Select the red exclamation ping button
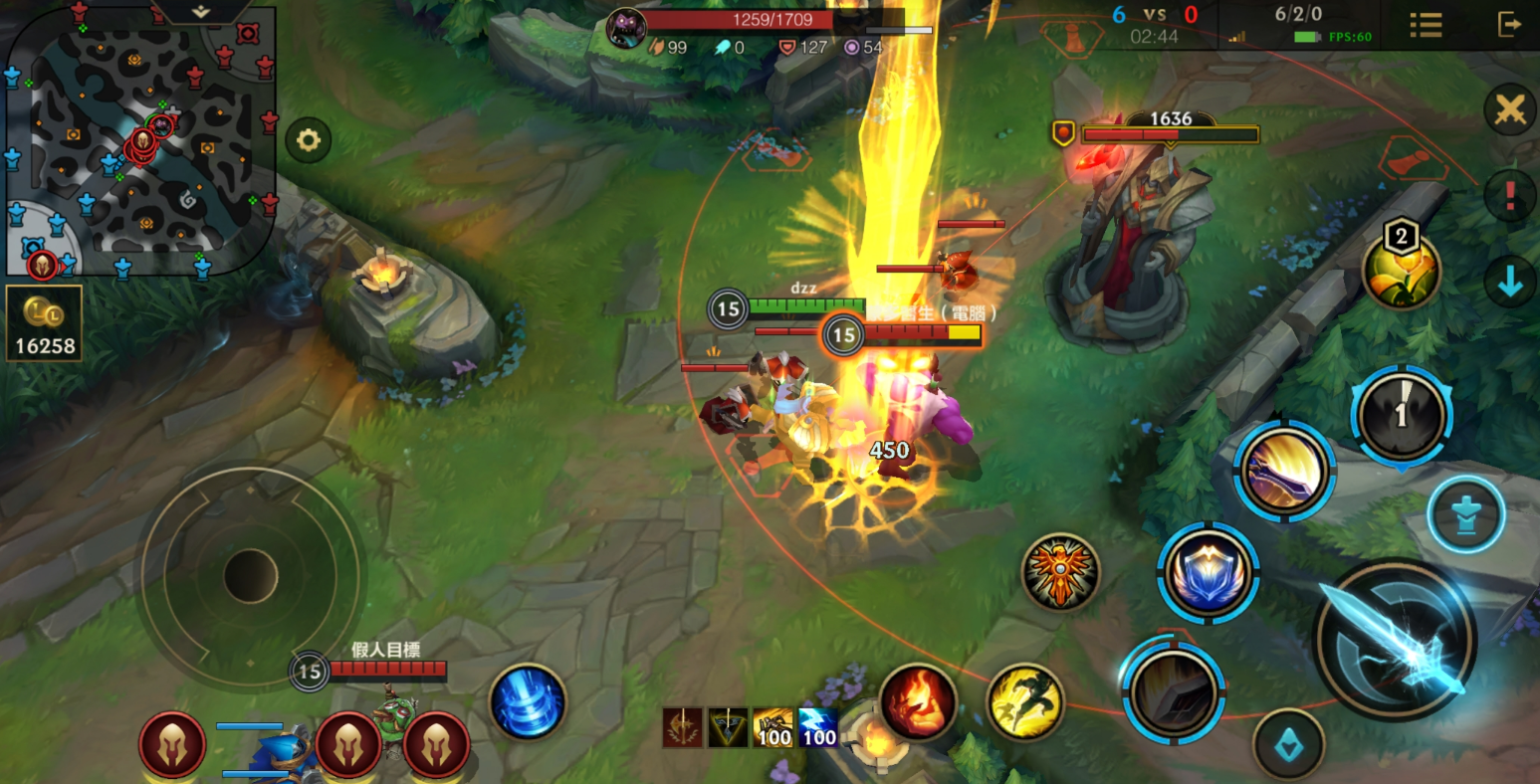Screen dimensions: 1540x784 click(x=1509, y=195)
